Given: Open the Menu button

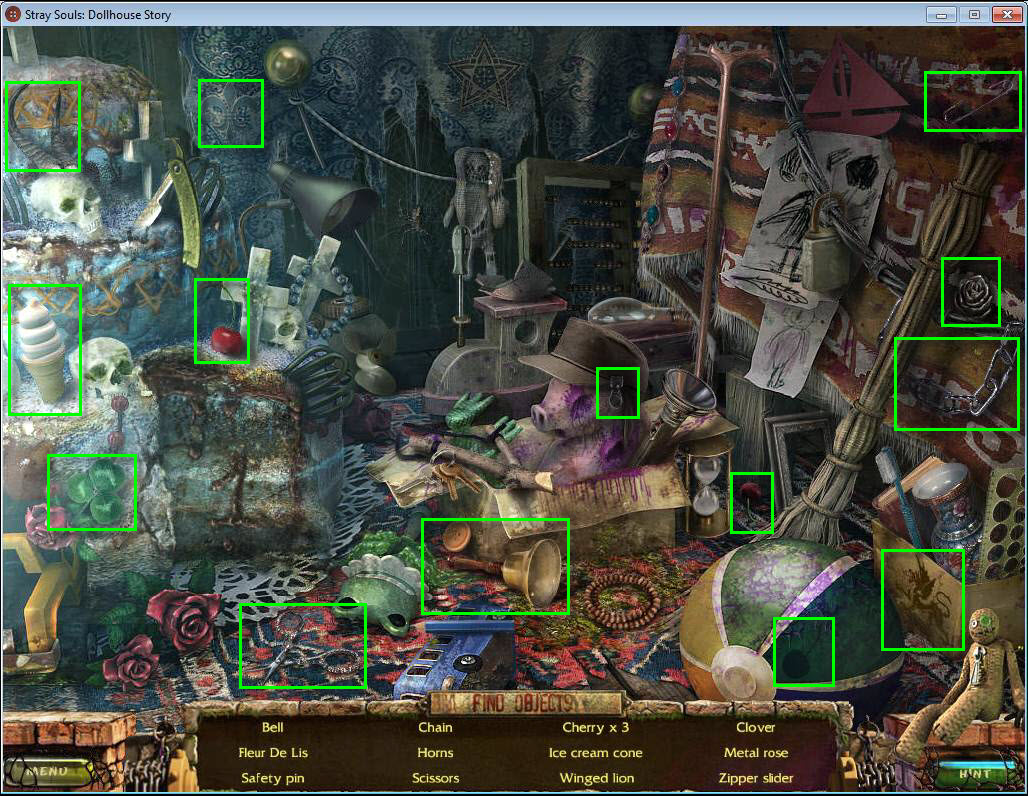Looking at the screenshot, I should pyautogui.click(x=47, y=771).
